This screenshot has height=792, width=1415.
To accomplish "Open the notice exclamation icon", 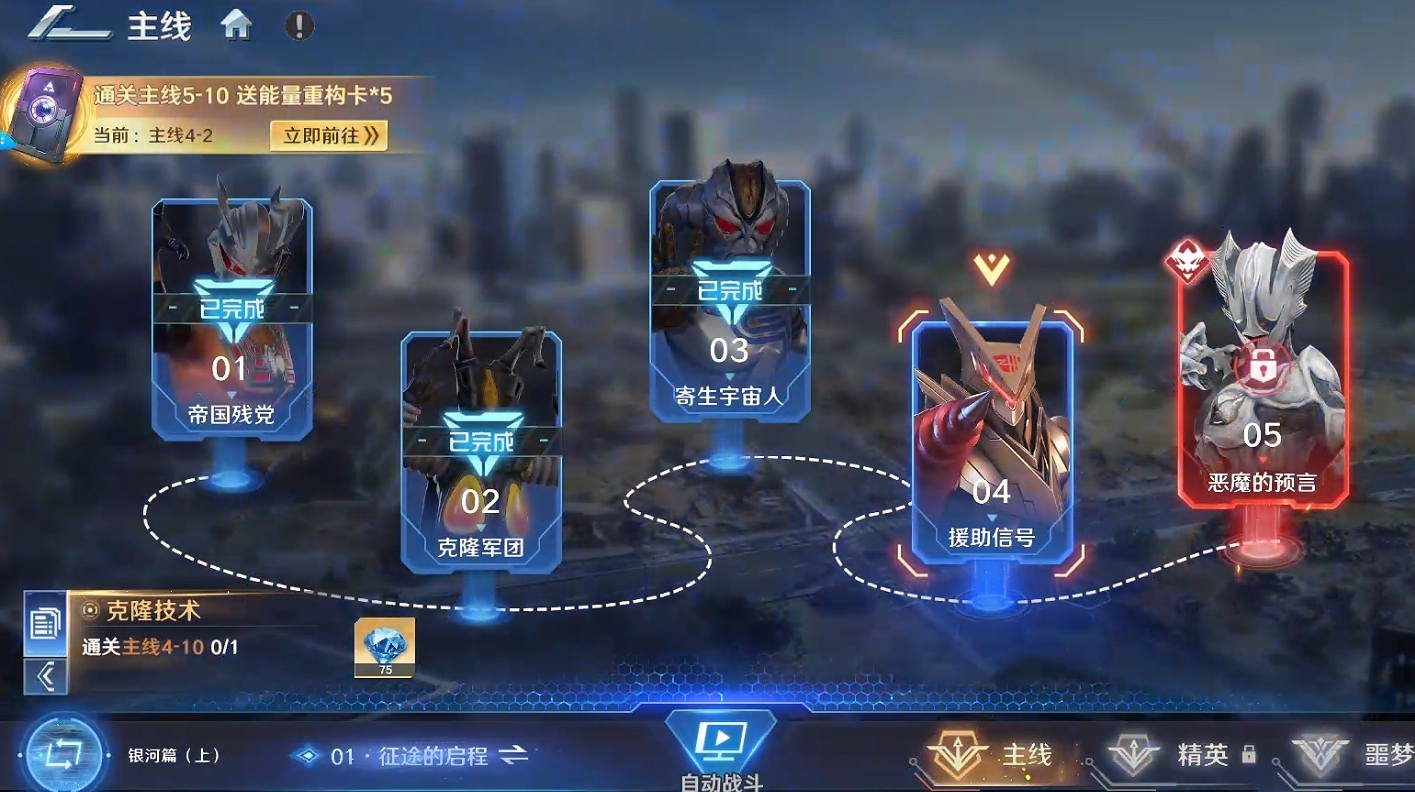I will coord(297,27).
